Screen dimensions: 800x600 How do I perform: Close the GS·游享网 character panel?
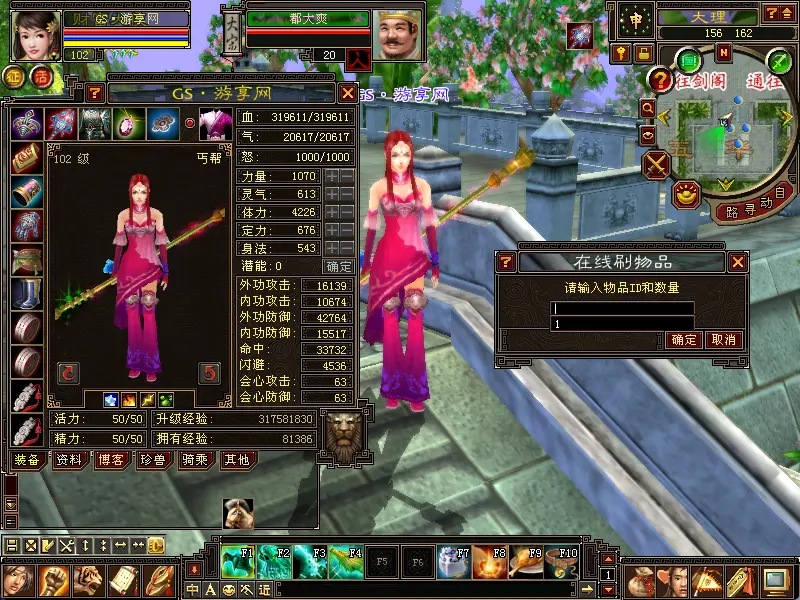tap(347, 93)
